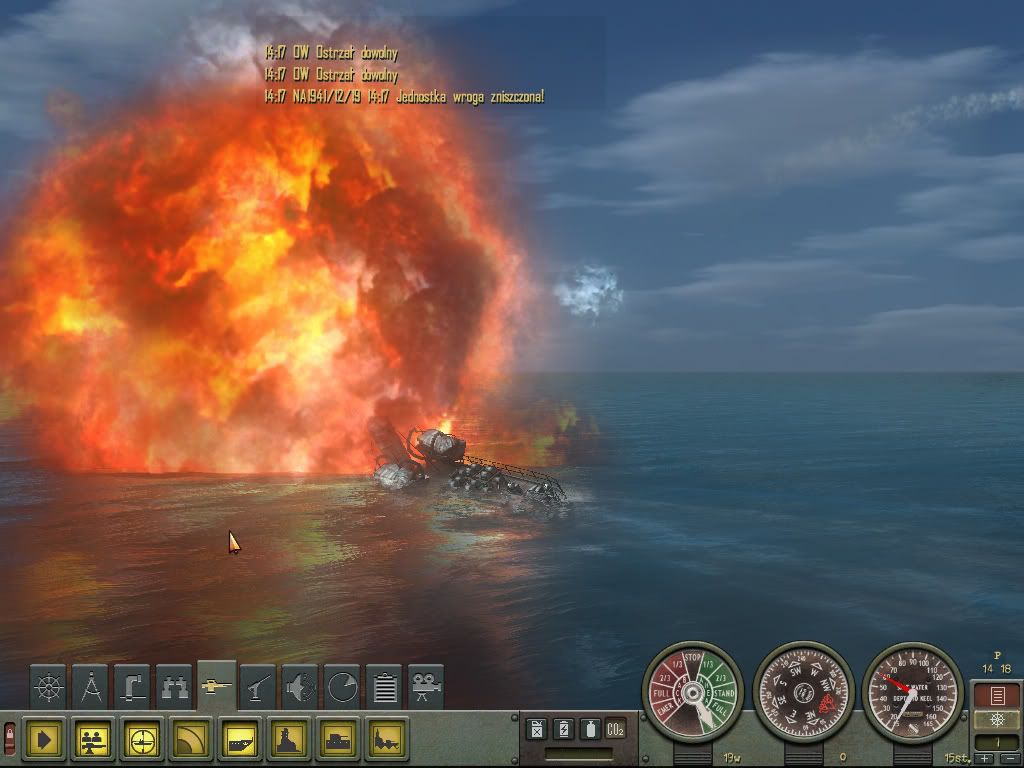This screenshot has height=768, width=1024.
Task: Choose the ship hull target order
Action: pyautogui.click(x=241, y=741)
